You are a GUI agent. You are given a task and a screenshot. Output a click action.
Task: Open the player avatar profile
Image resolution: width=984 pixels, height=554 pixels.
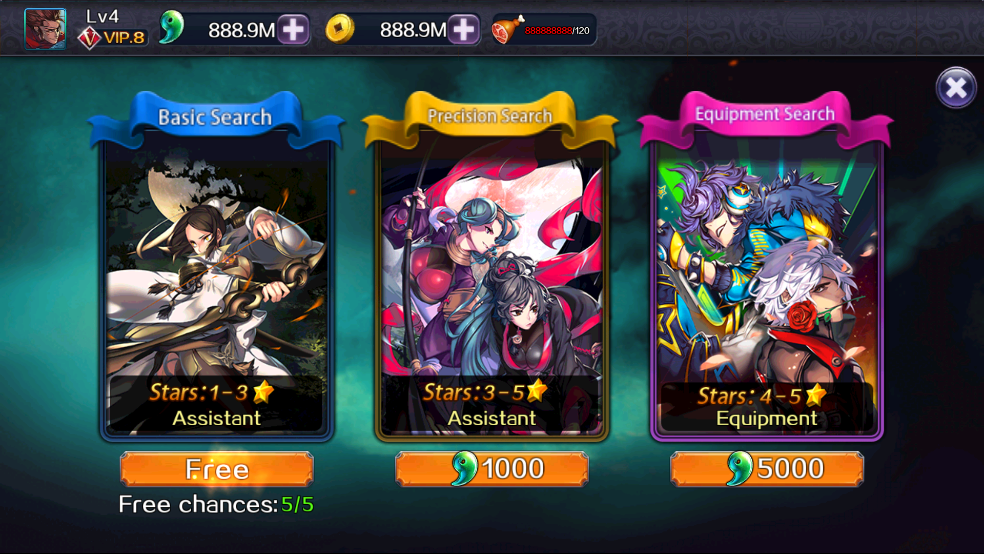click(x=45, y=29)
